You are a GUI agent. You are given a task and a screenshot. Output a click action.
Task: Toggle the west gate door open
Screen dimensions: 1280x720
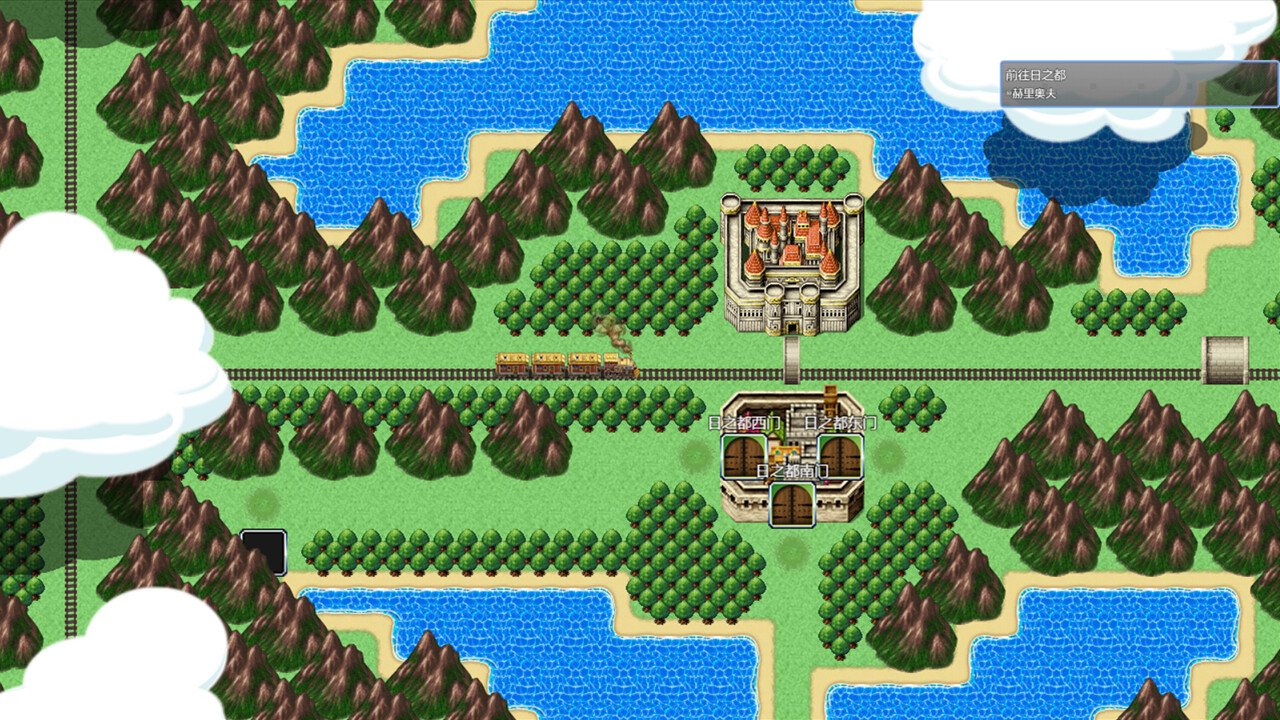(x=743, y=455)
